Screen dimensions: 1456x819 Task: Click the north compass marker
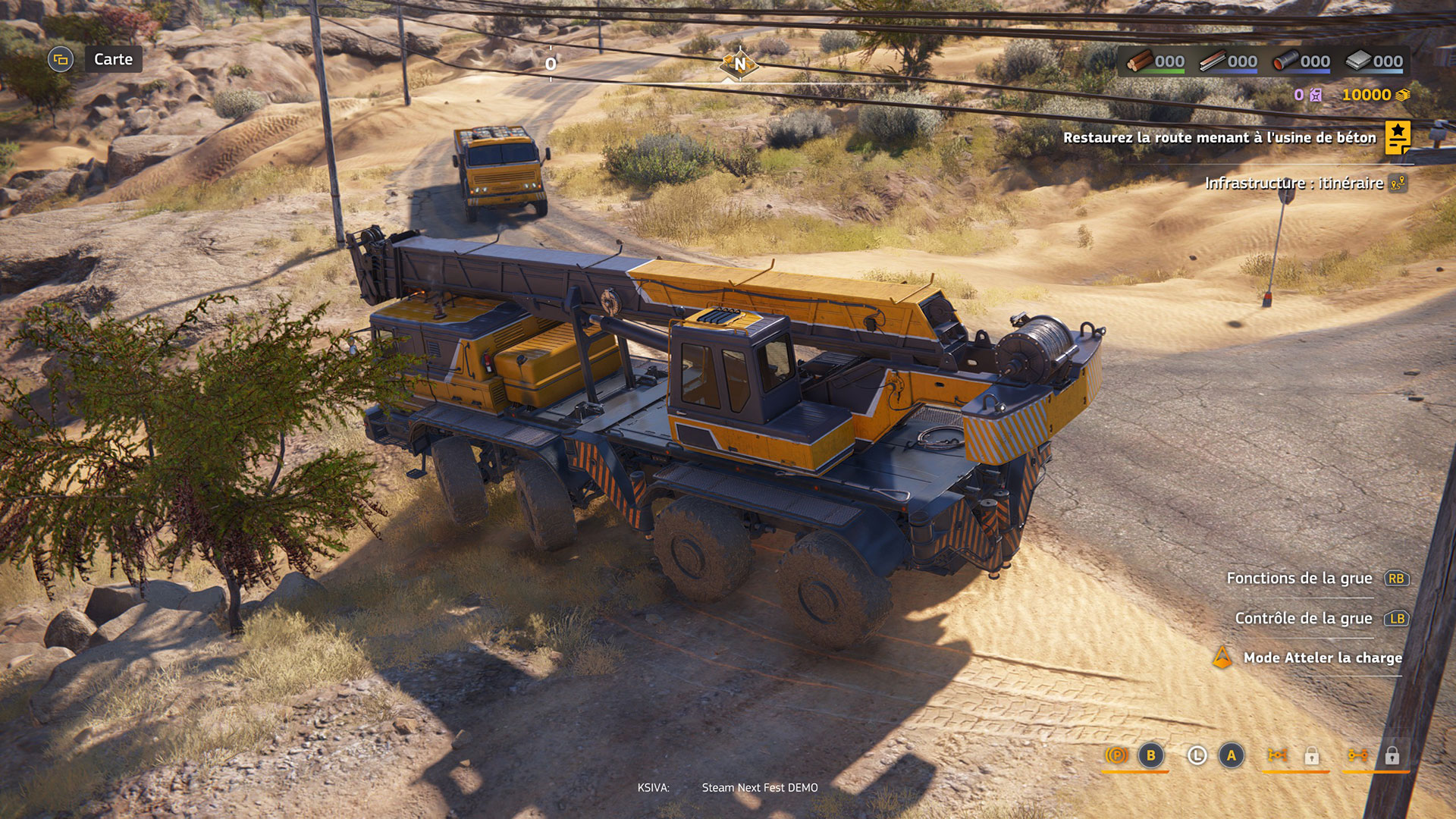click(x=739, y=64)
